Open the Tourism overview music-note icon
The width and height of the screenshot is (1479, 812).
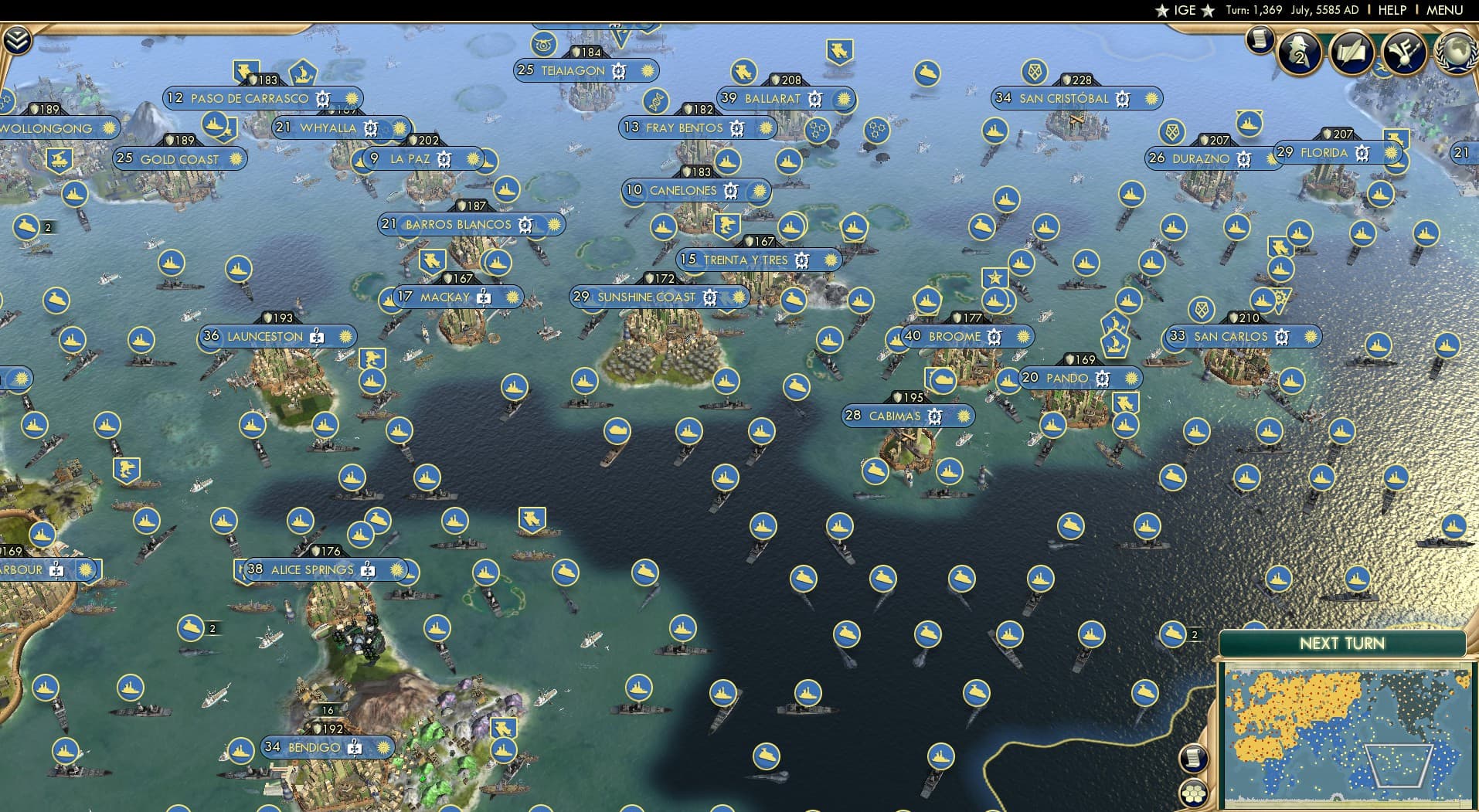(1404, 49)
